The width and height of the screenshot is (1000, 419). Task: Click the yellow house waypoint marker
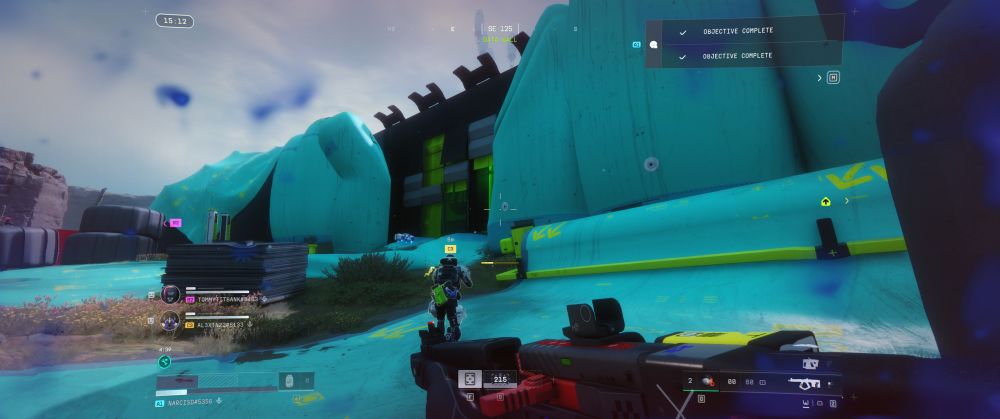825,201
